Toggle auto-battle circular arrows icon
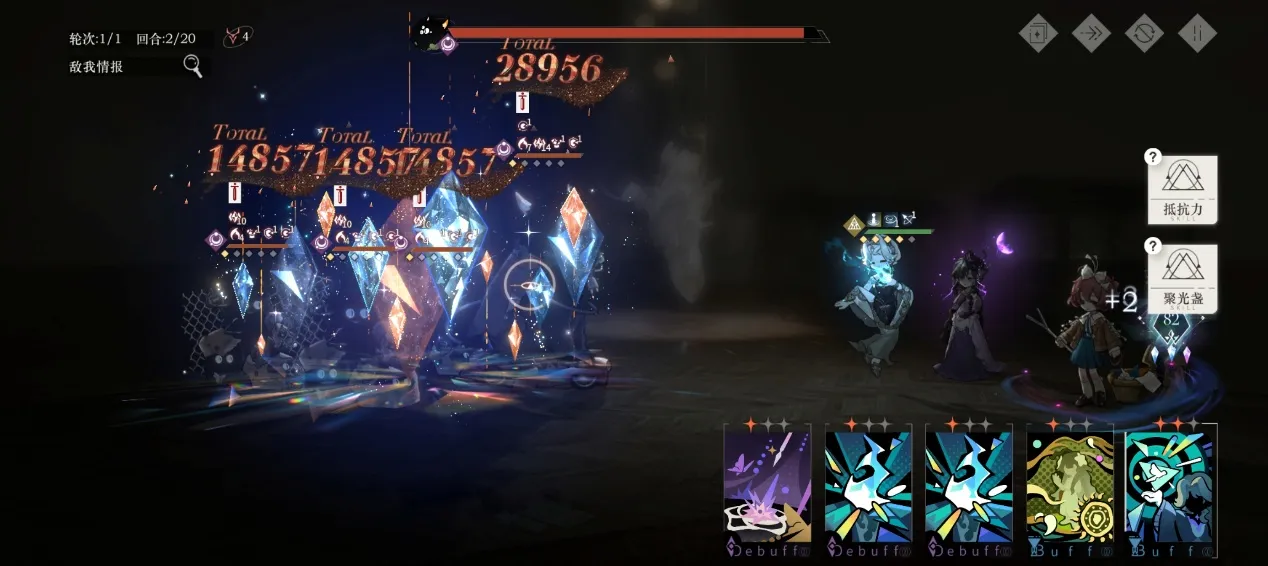The width and height of the screenshot is (1268, 566). point(1144,33)
